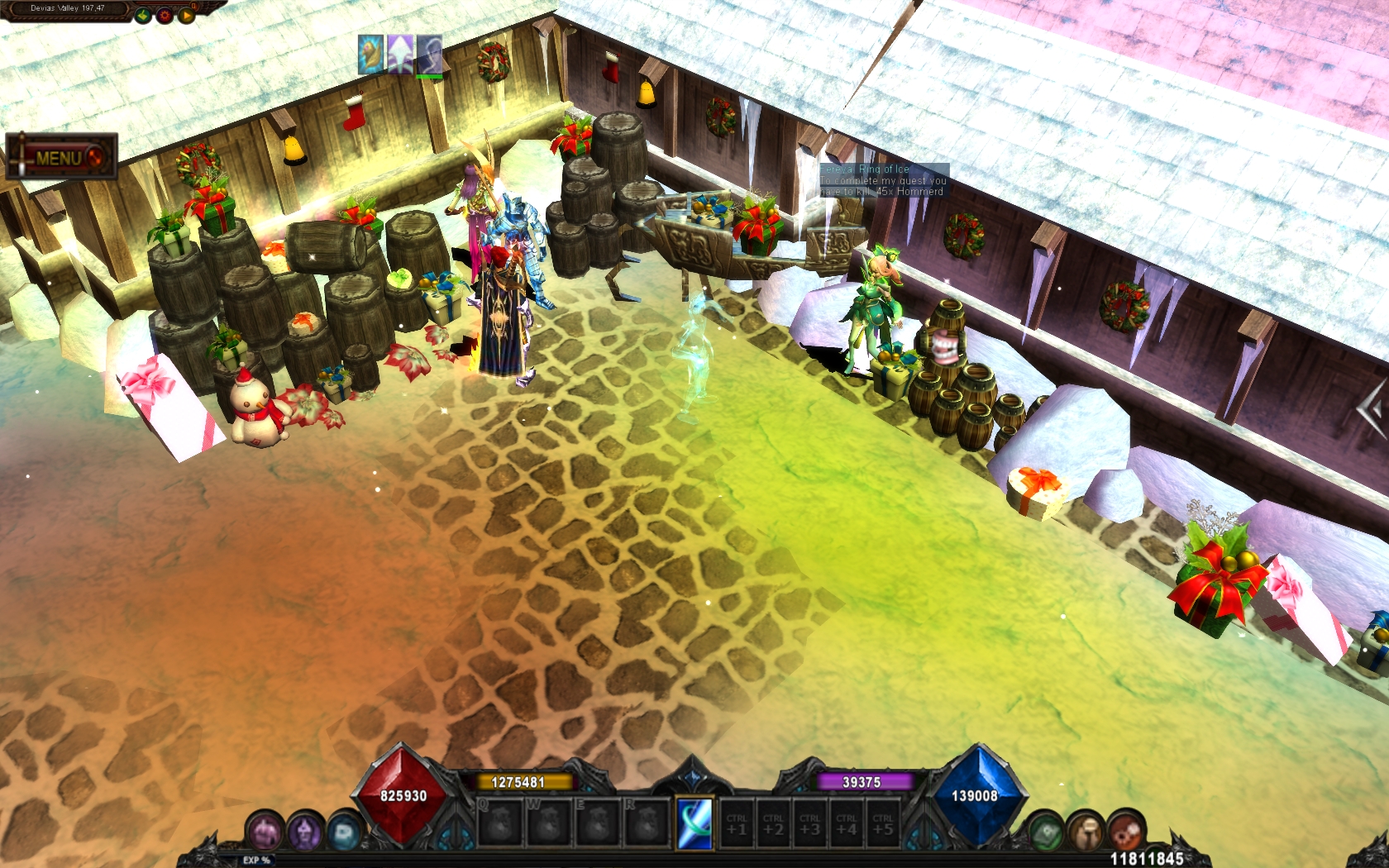Screen dimensions: 1389x868
Task: Open the brown hammer round icon
Action: [x=1084, y=832]
